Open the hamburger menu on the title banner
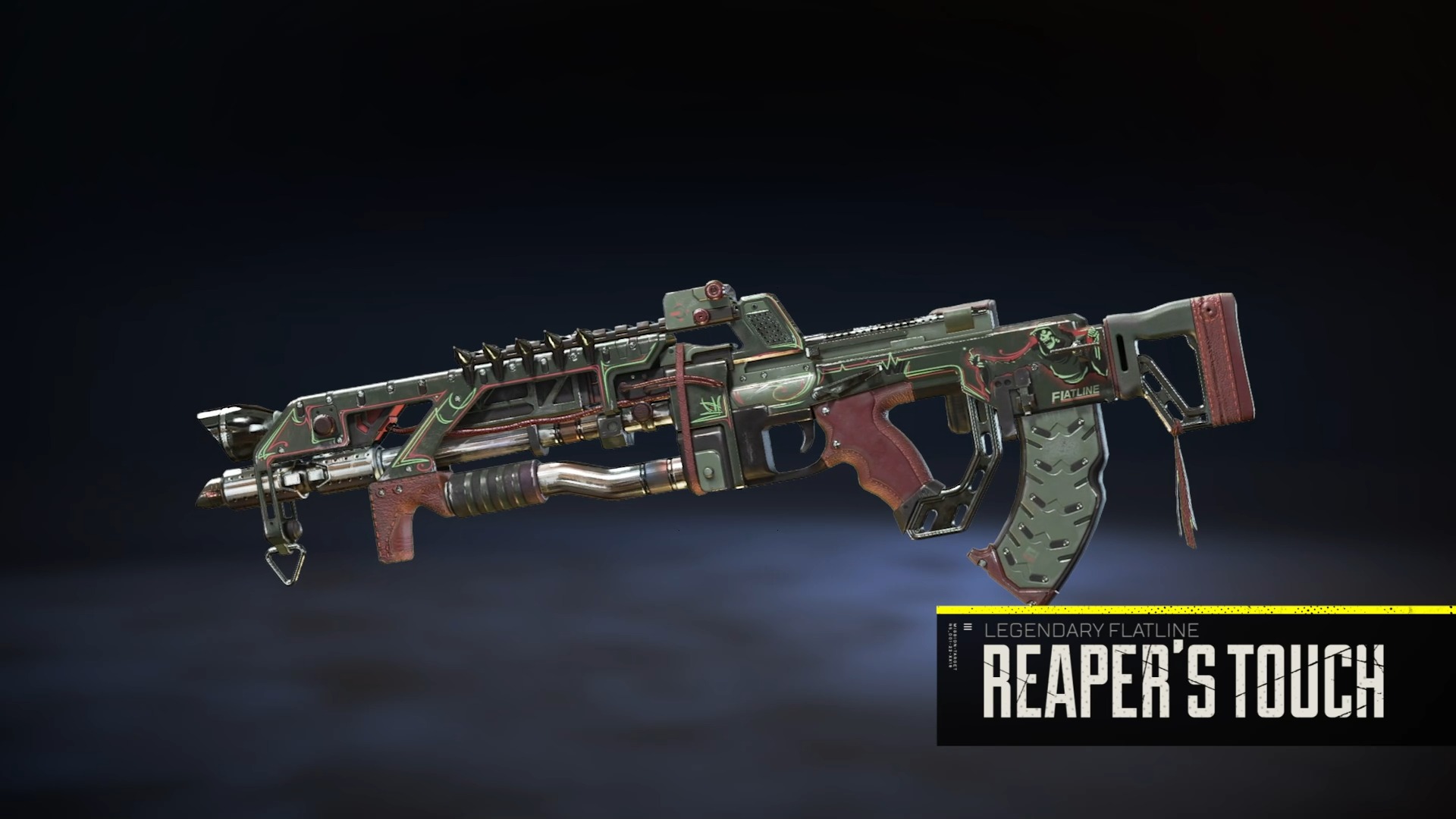Screen dimensions: 1456x819 967,626
